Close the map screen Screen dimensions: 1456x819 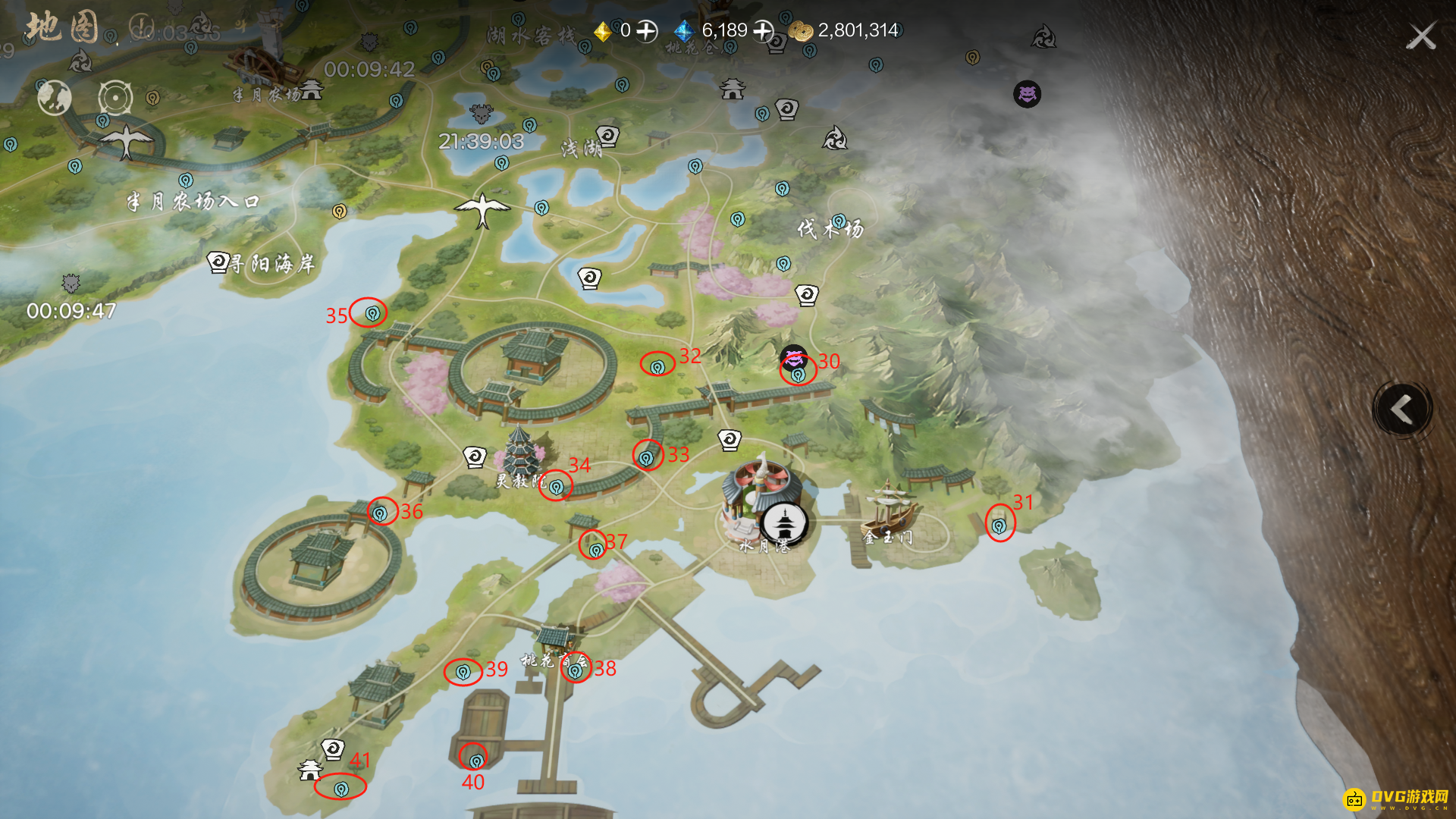coord(1421,36)
